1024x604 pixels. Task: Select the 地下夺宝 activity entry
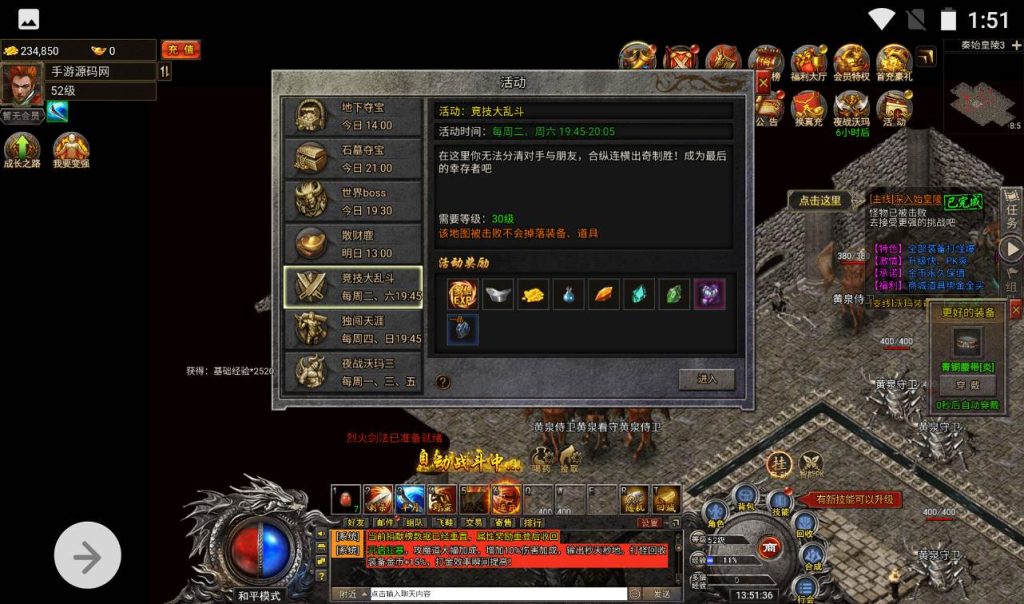pyautogui.click(x=352, y=116)
